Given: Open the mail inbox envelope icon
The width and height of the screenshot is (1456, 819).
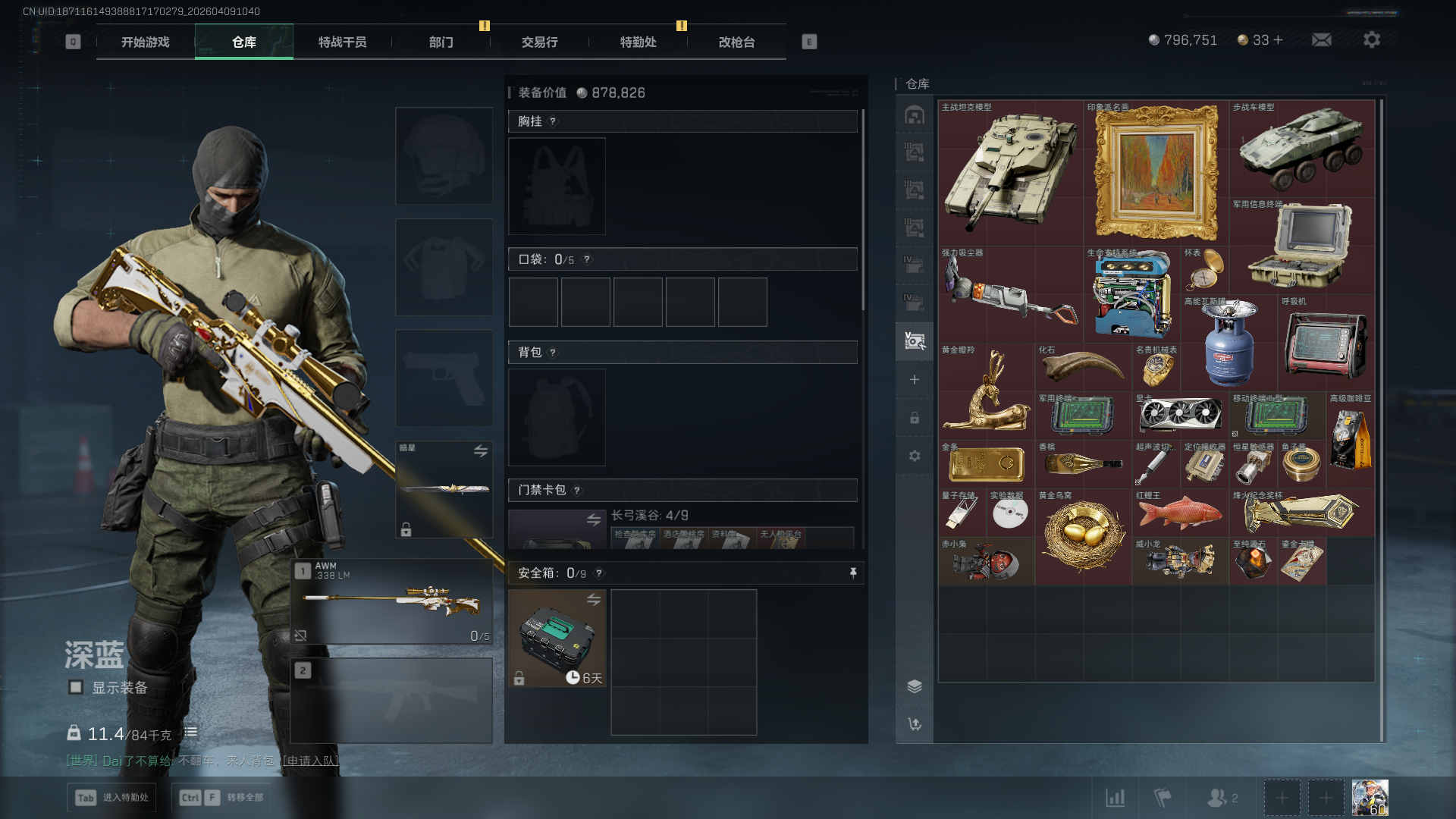Looking at the screenshot, I should click(1322, 40).
